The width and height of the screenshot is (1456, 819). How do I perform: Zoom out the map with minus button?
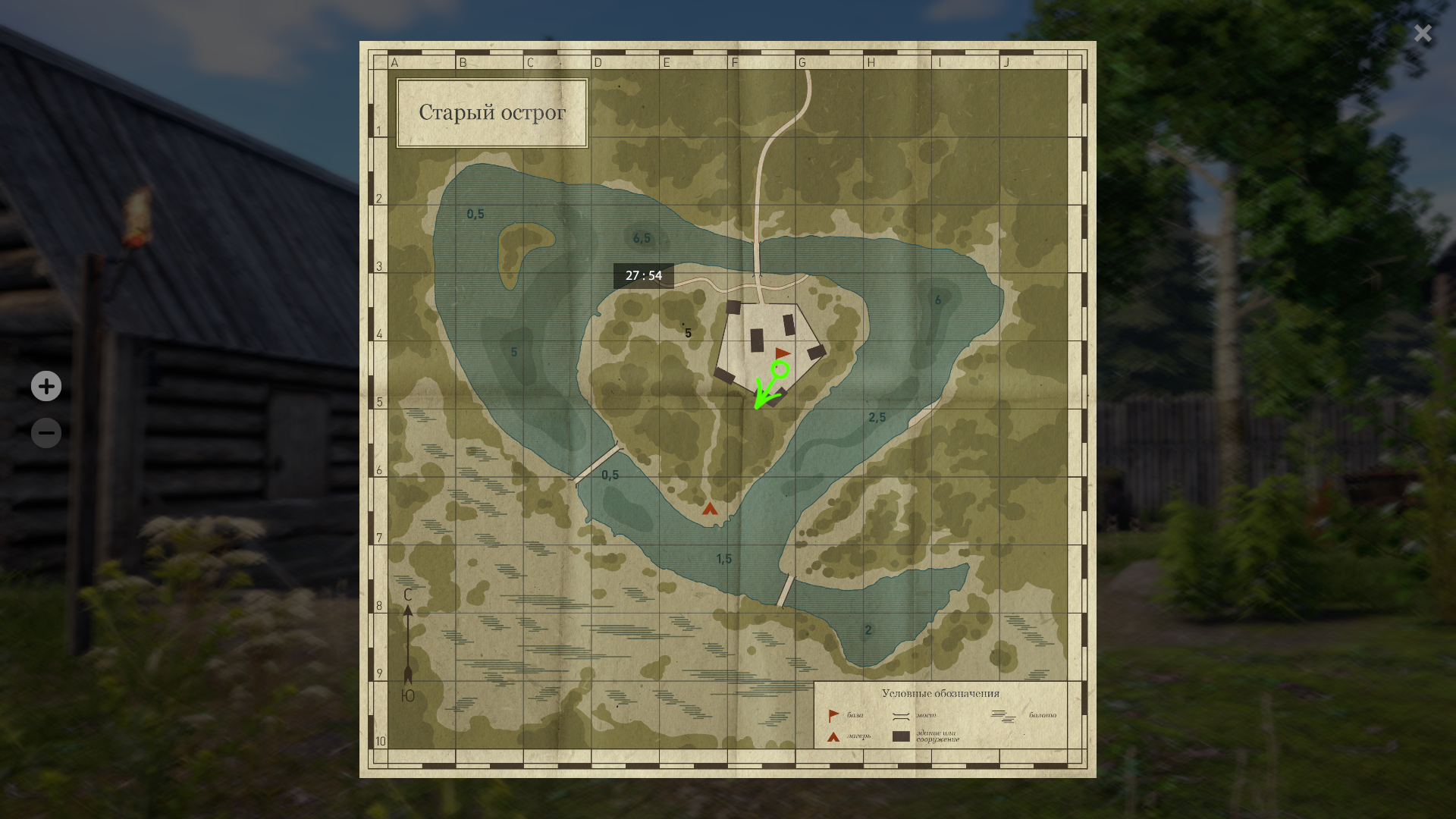[46, 433]
